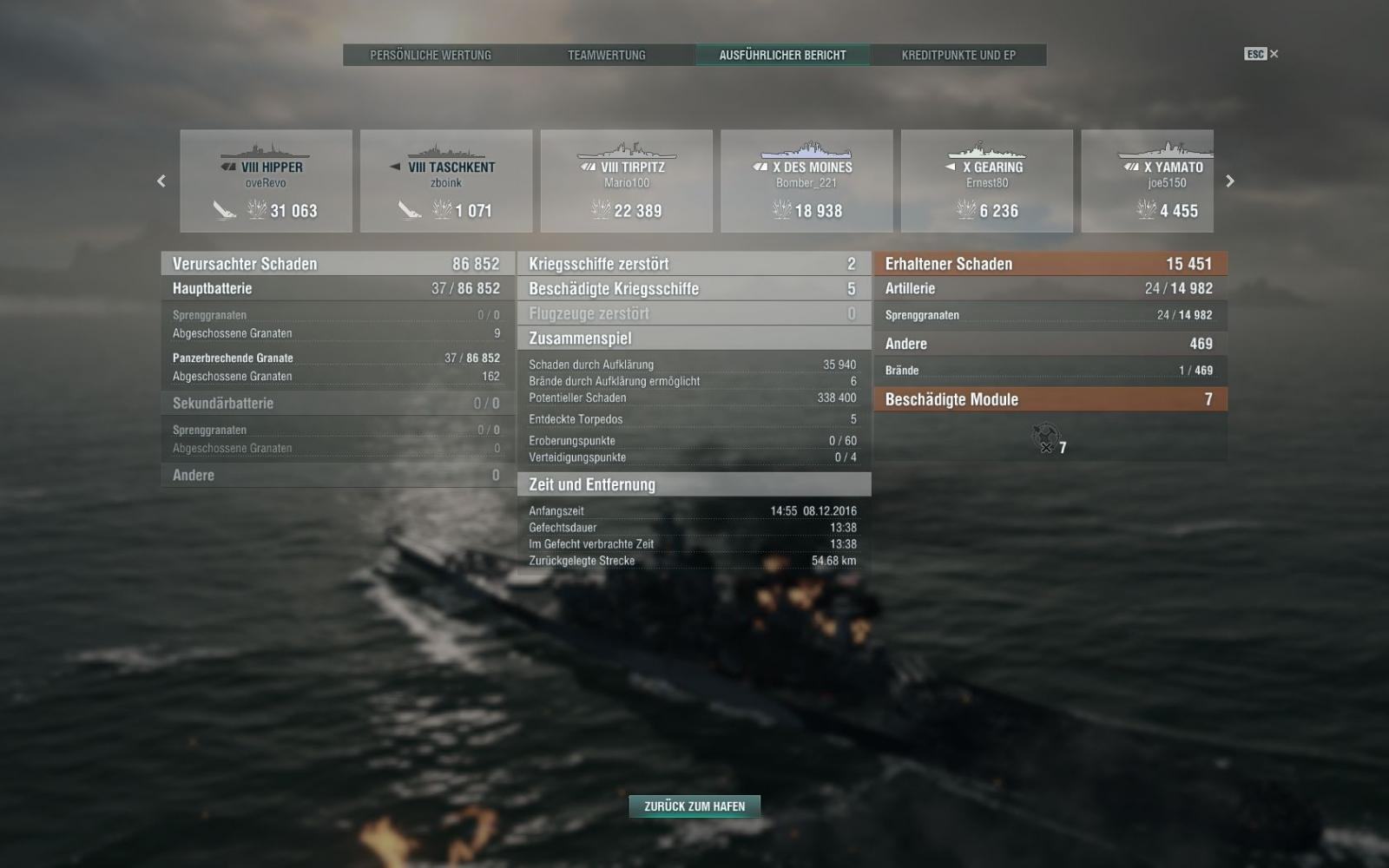Click Zurück zum Hafen button
Screen dimensions: 1389x868
pos(694,806)
